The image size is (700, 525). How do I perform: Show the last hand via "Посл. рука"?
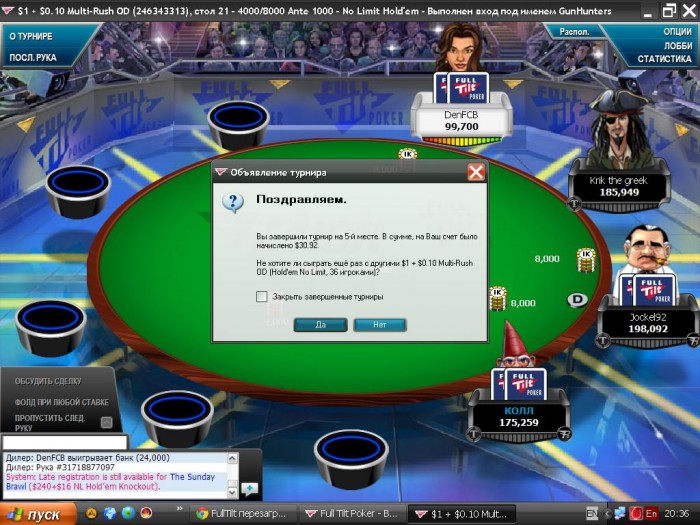(x=32, y=57)
